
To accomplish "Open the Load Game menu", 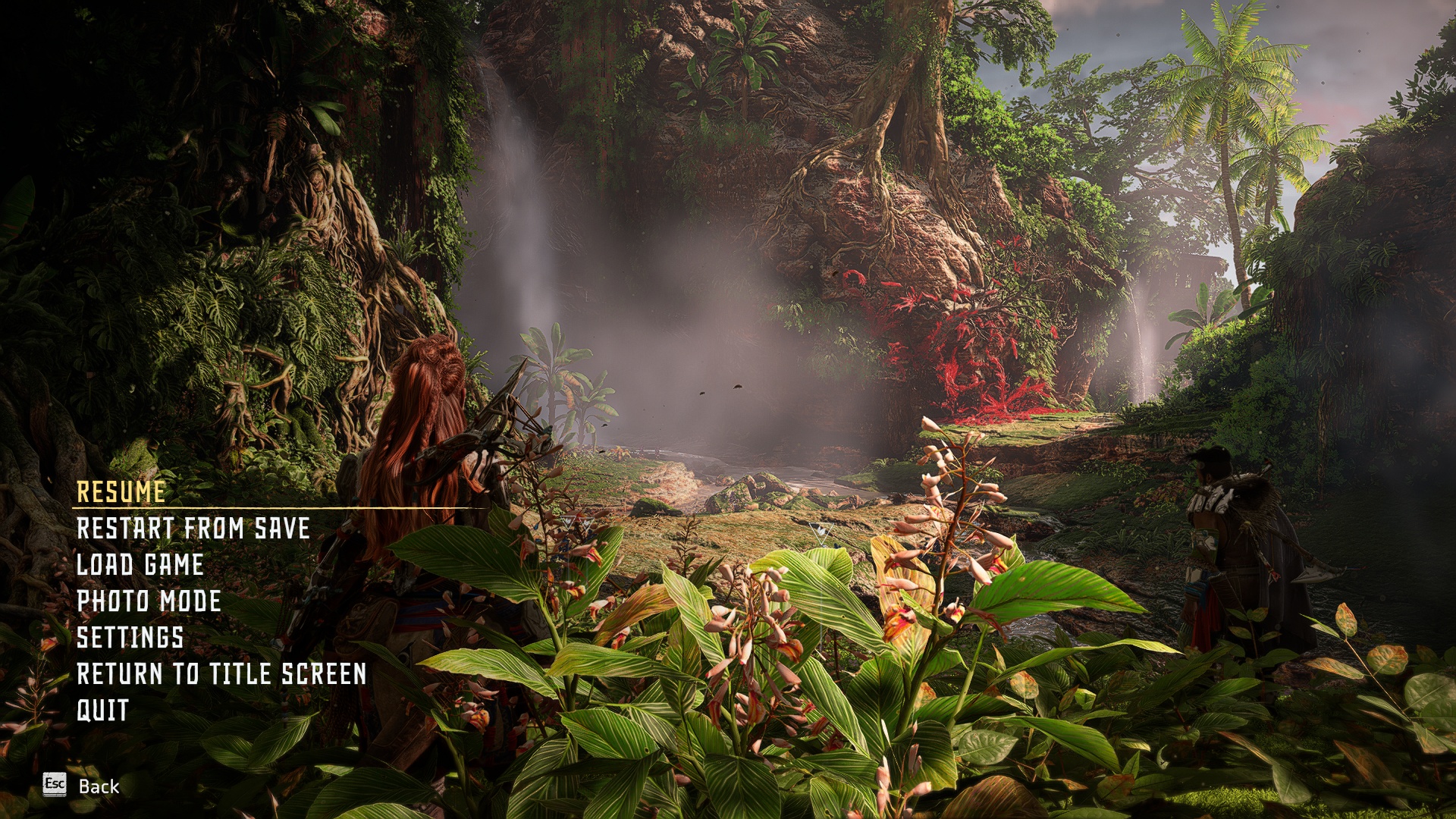I will (x=140, y=565).
